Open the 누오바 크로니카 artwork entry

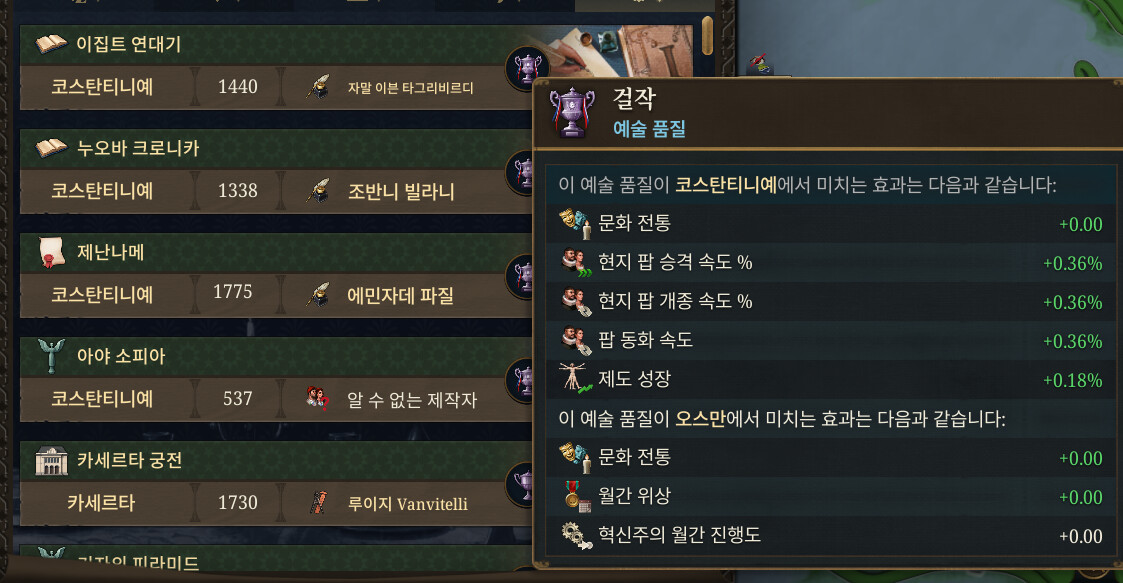138,148
